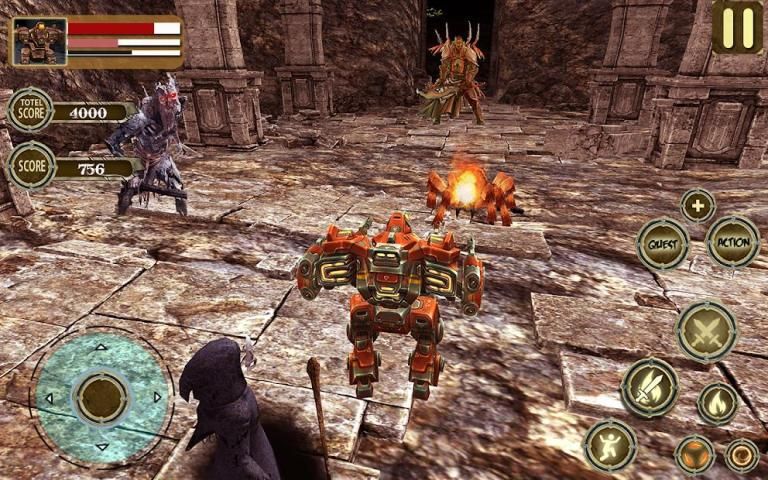768x480 pixels.
Task: Tap the joystick's down arrow
Action: [x=100, y=445]
